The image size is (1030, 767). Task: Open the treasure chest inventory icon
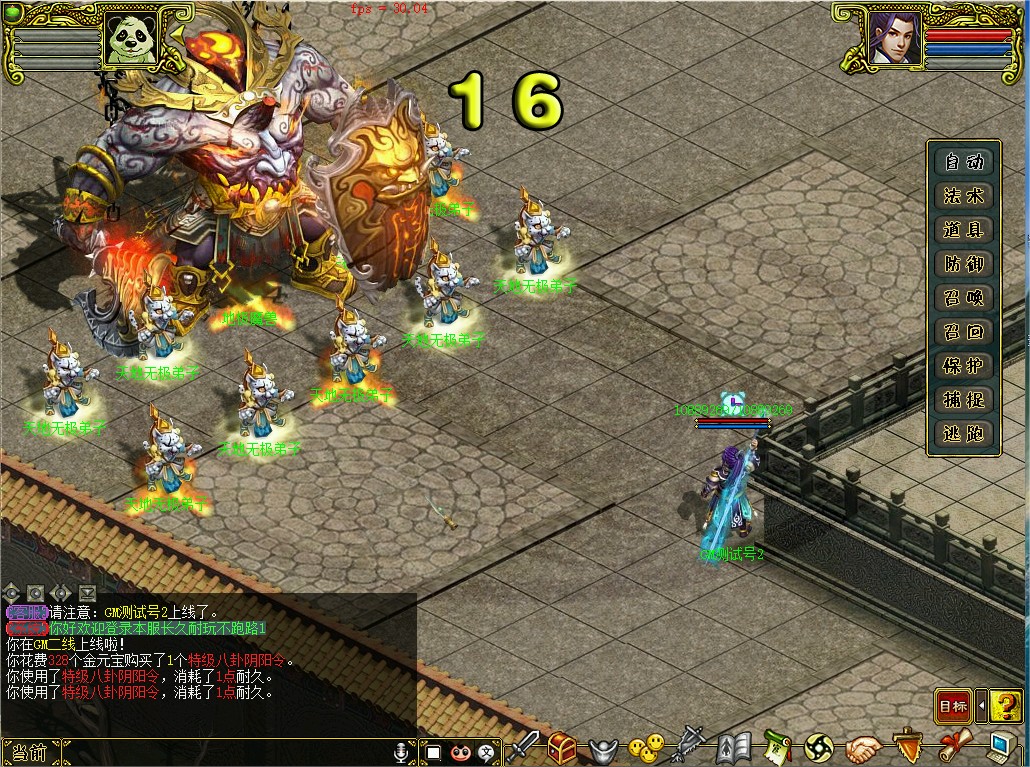[562, 747]
